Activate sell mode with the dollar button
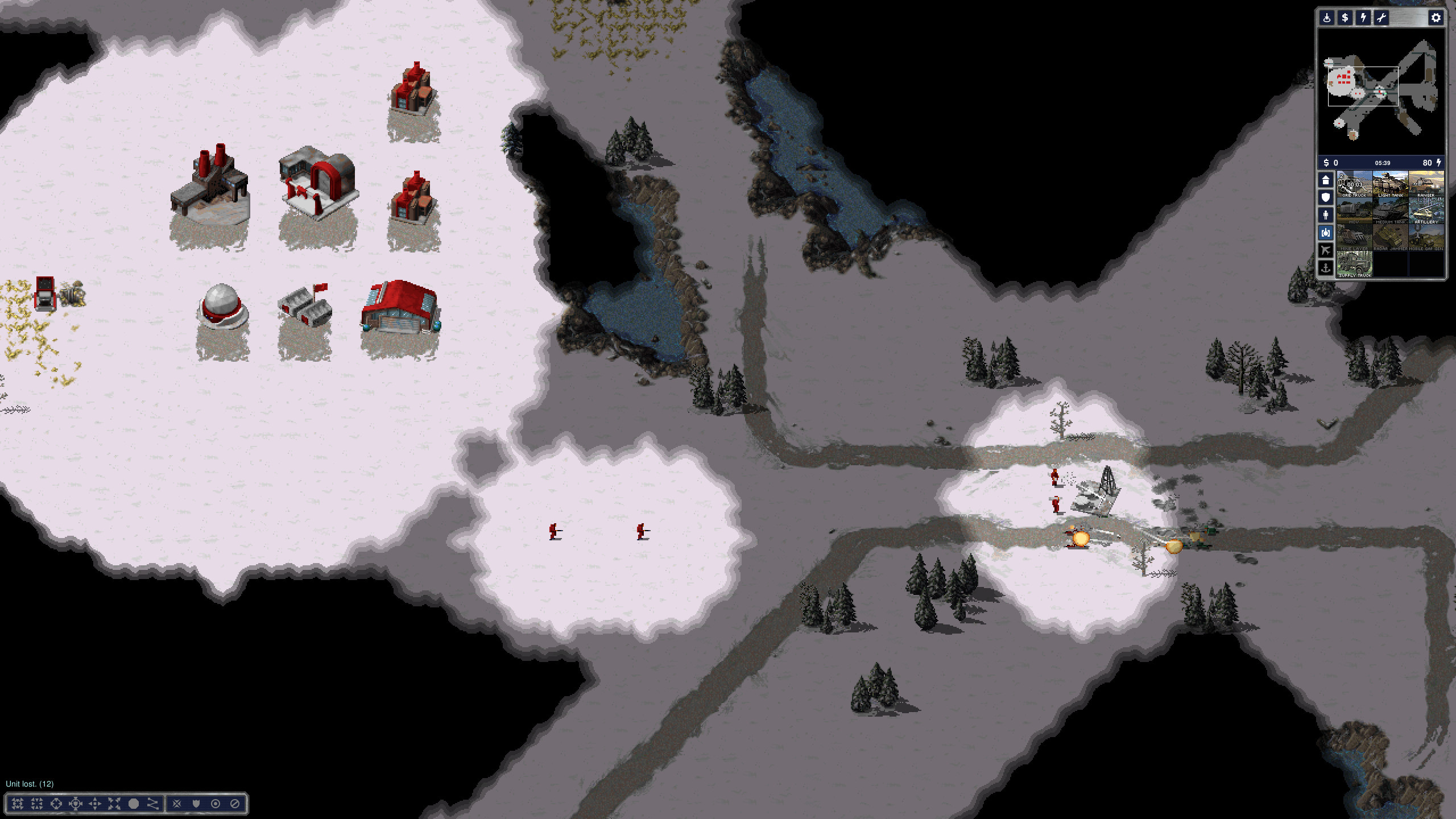Viewport: 1456px width, 819px height. (1345, 18)
